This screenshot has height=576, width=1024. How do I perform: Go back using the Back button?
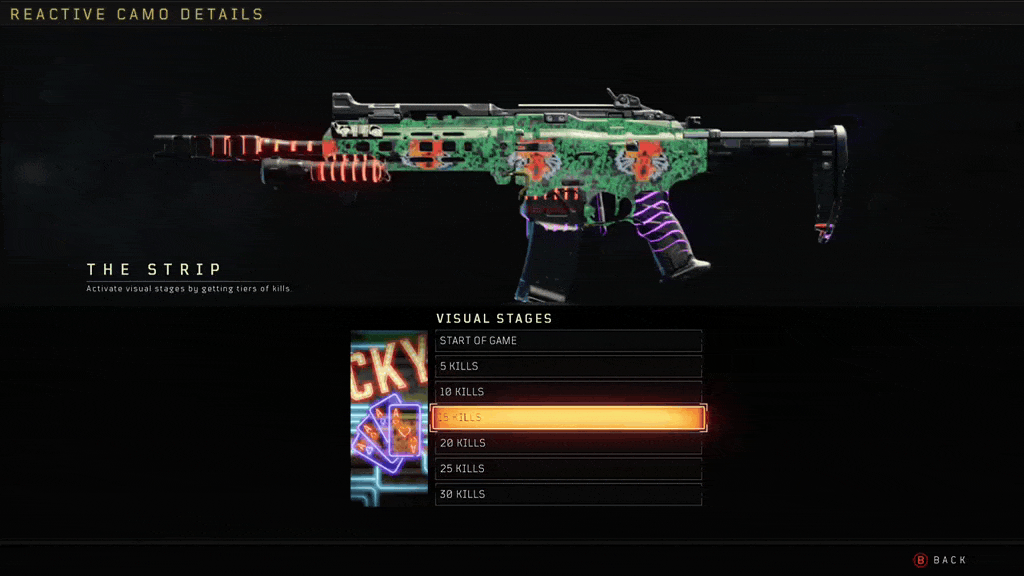coord(941,560)
